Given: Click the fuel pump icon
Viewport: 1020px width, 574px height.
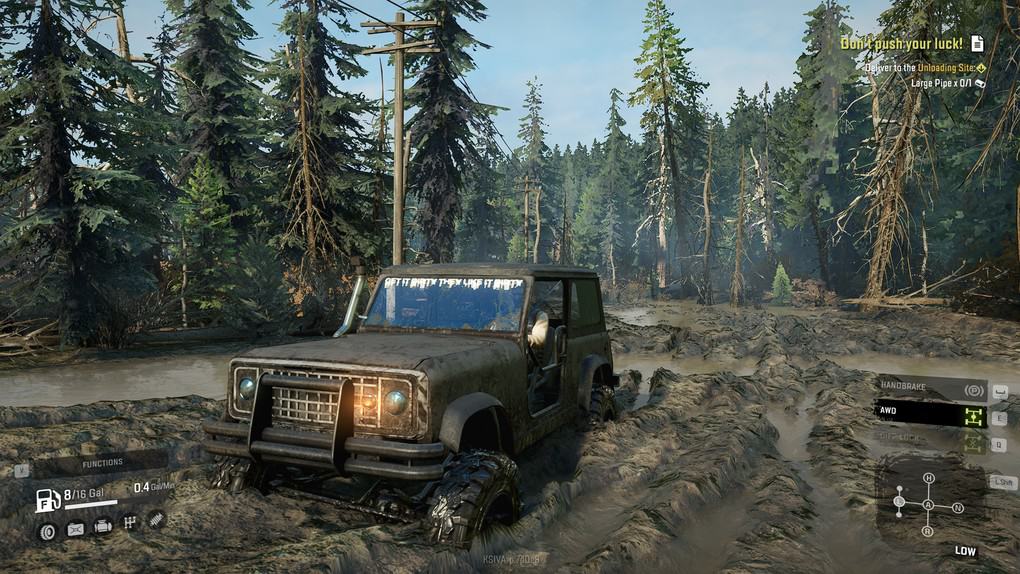Looking at the screenshot, I should click(x=47, y=500).
